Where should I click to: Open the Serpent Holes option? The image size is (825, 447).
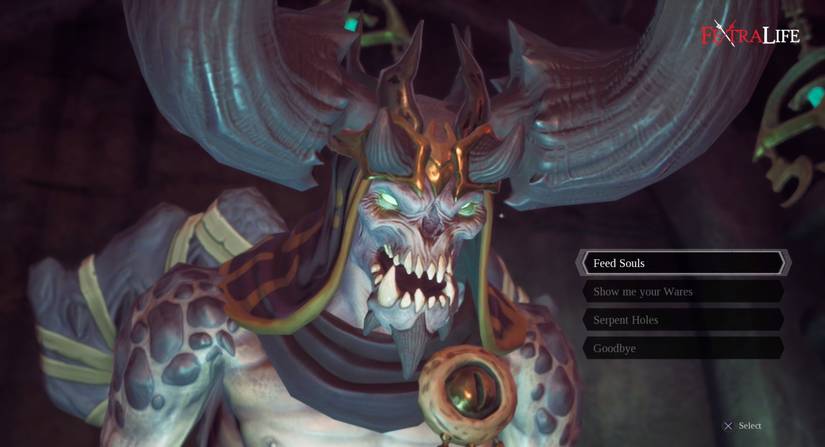click(683, 320)
